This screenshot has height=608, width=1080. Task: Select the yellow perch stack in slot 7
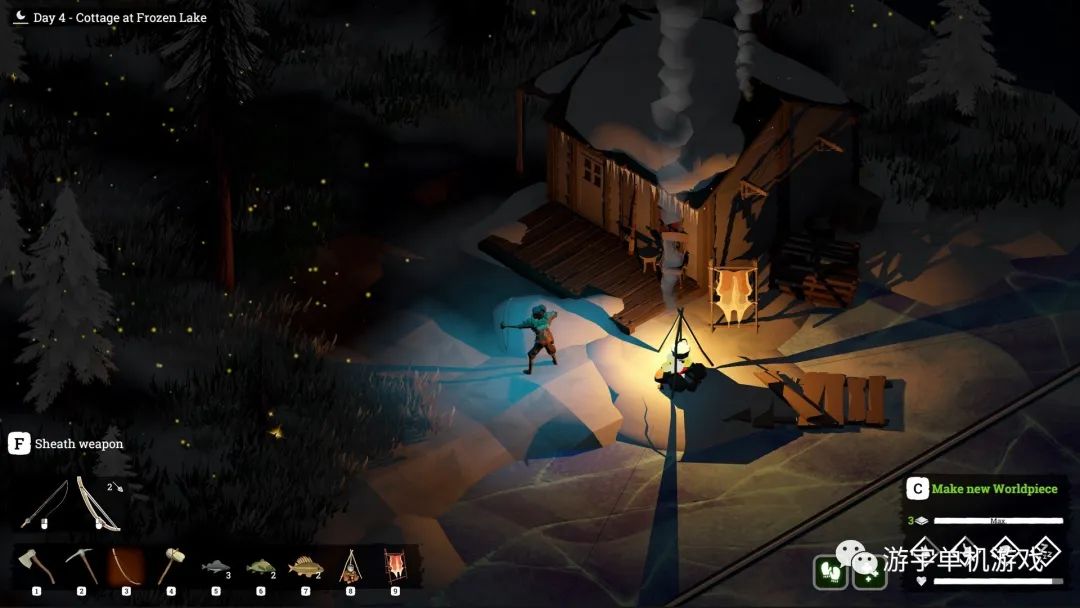[305, 567]
